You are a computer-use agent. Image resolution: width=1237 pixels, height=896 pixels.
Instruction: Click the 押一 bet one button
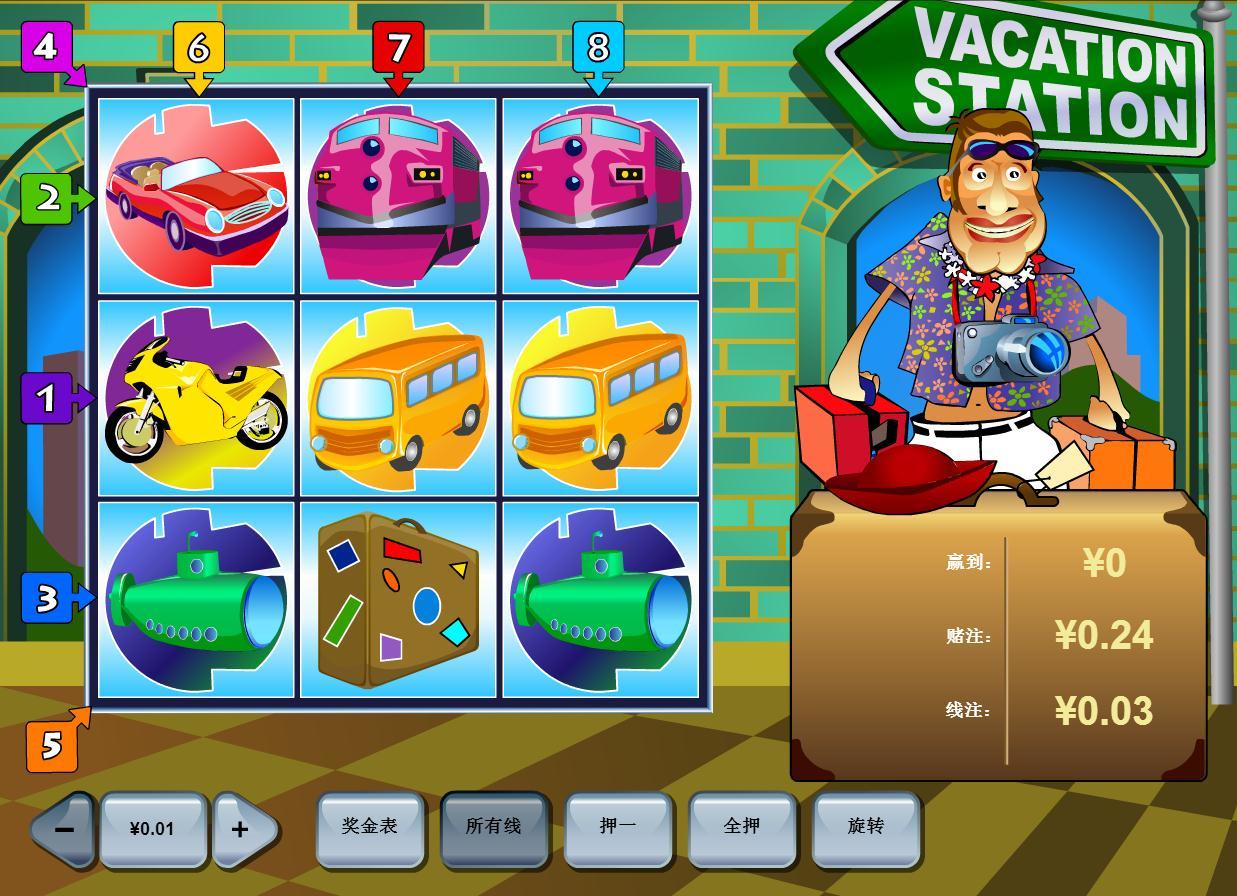click(617, 827)
